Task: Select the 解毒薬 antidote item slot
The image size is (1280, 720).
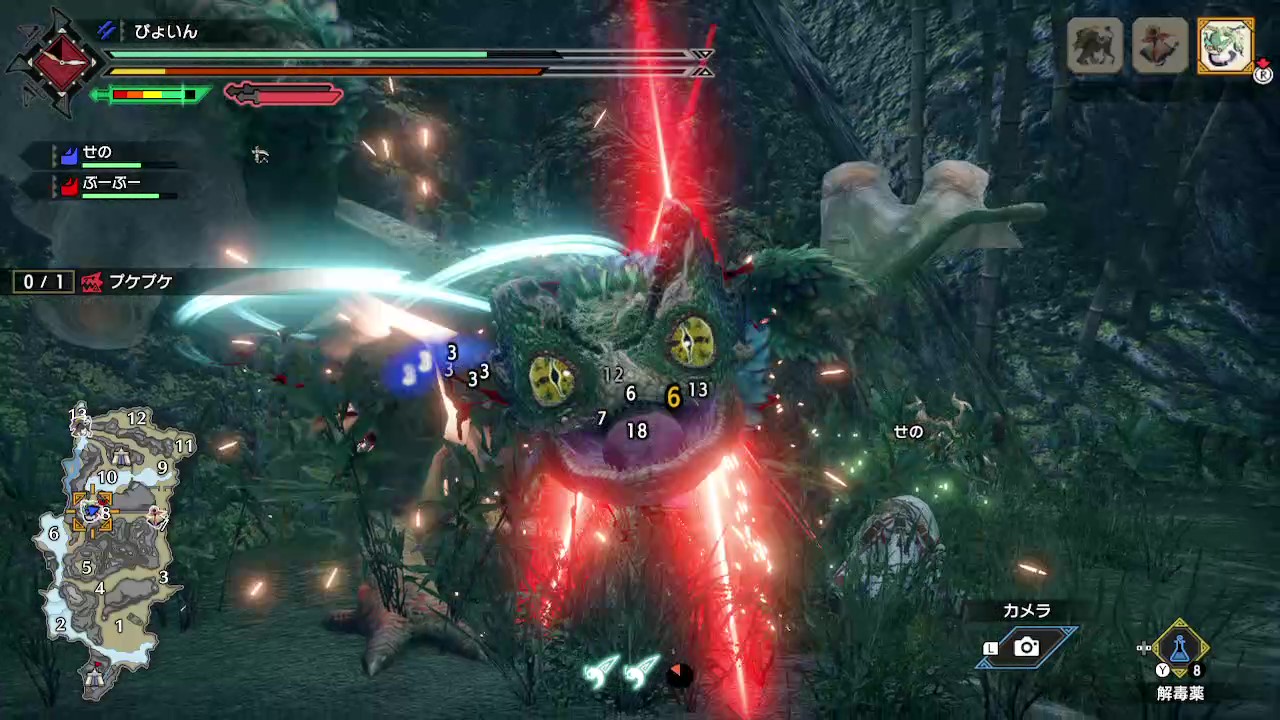Action: (1180, 650)
